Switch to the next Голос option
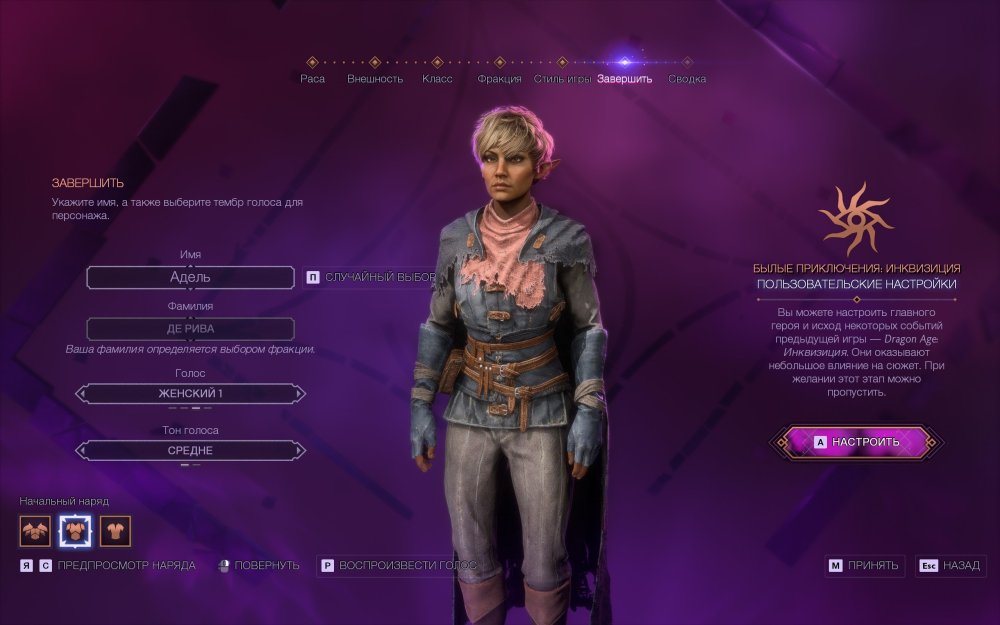The height and width of the screenshot is (625, 1000). pos(299,394)
